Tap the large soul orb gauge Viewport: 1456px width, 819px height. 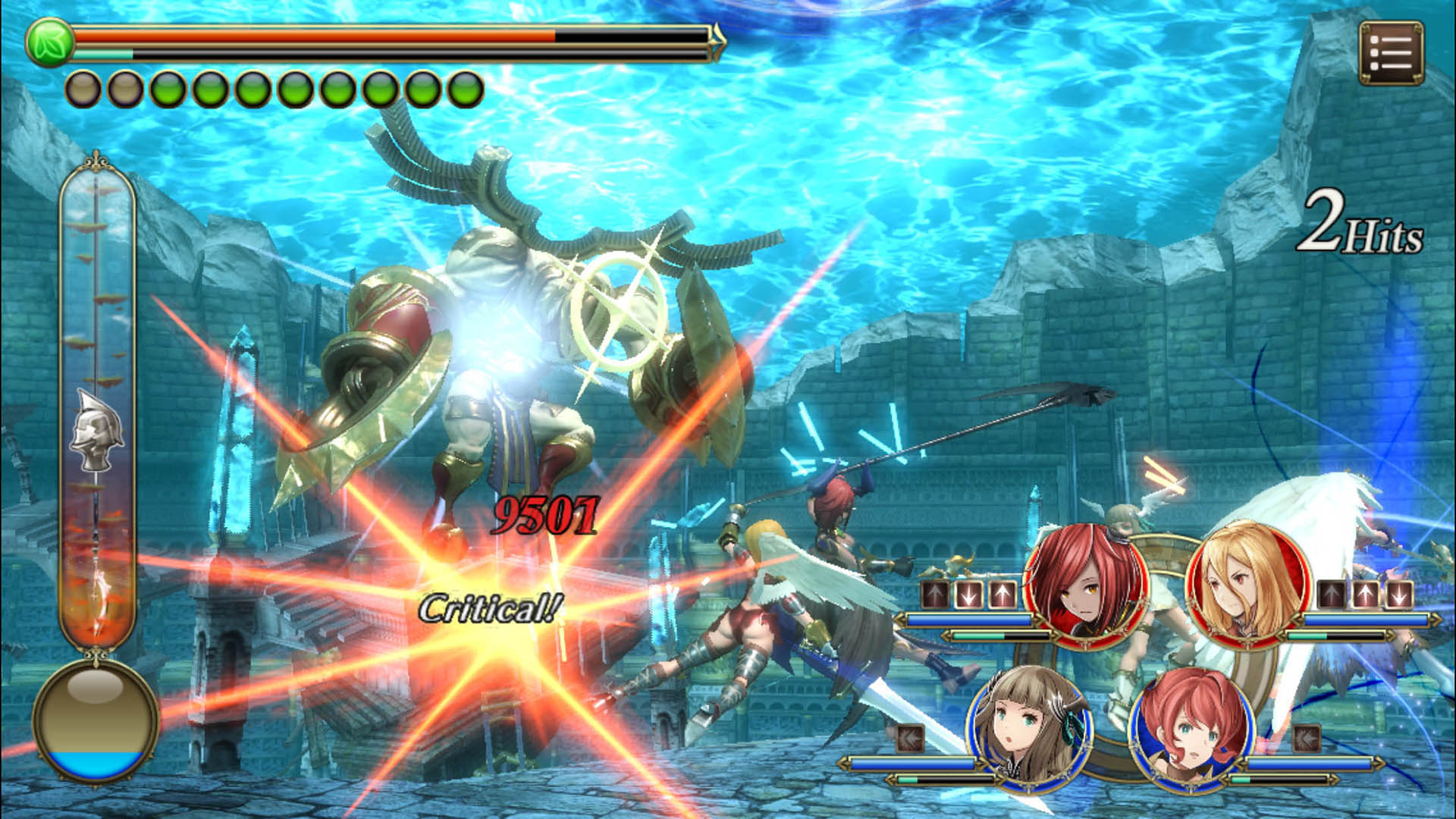pyautogui.click(x=95, y=720)
